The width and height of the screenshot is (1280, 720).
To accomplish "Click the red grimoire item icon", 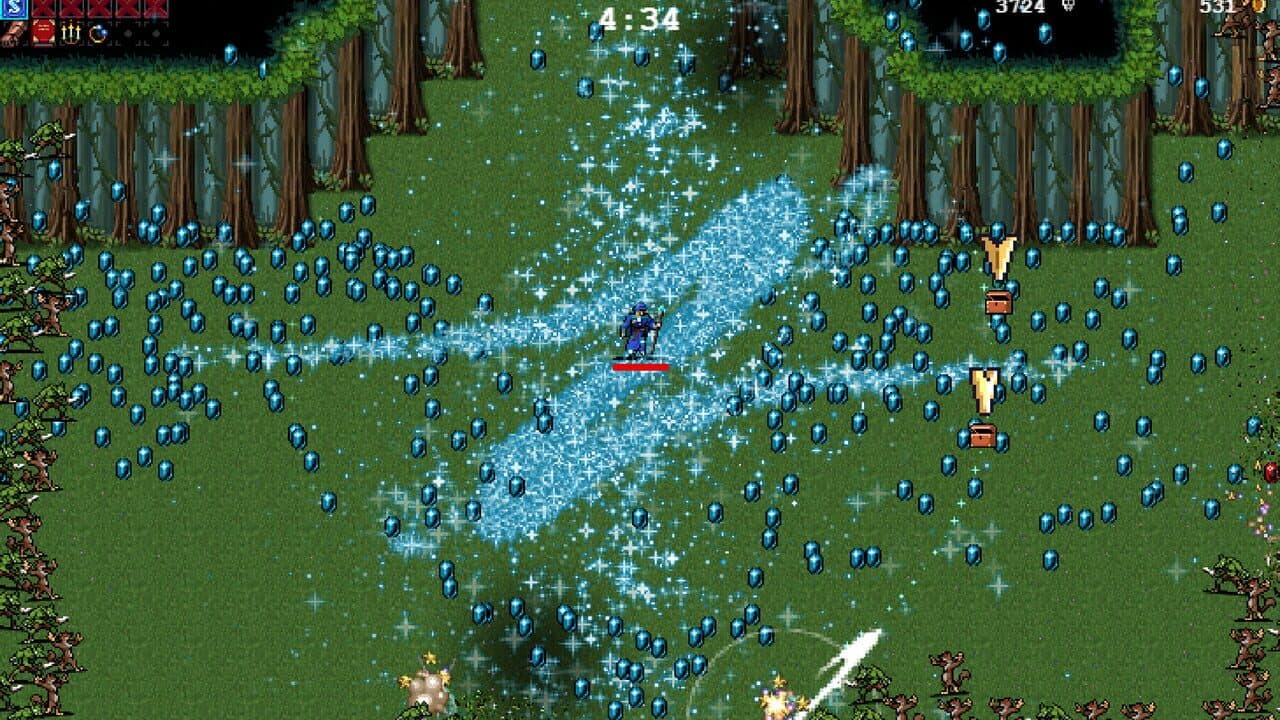I will (x=42, y=33).
